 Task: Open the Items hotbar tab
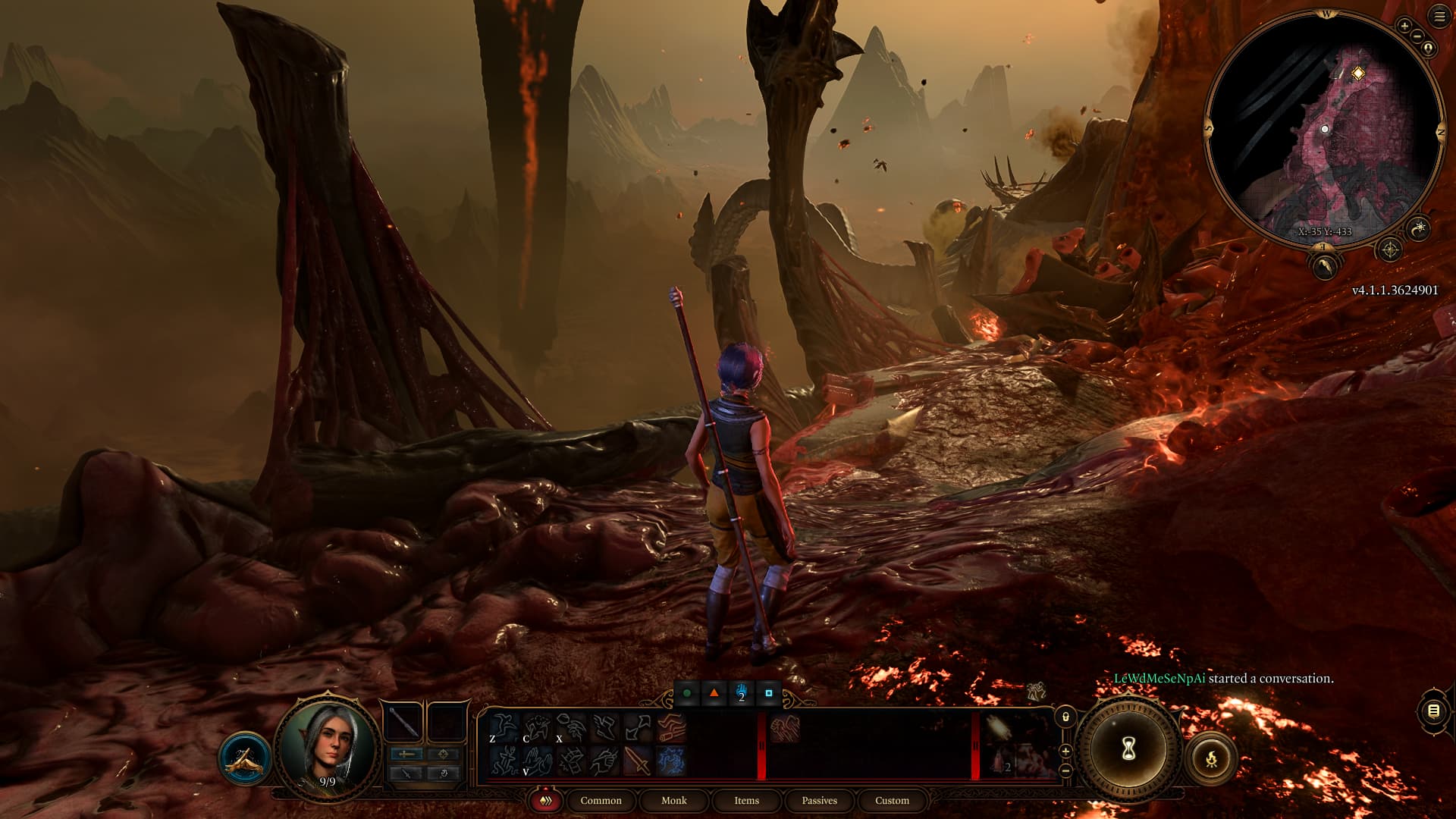coord(746,801)
